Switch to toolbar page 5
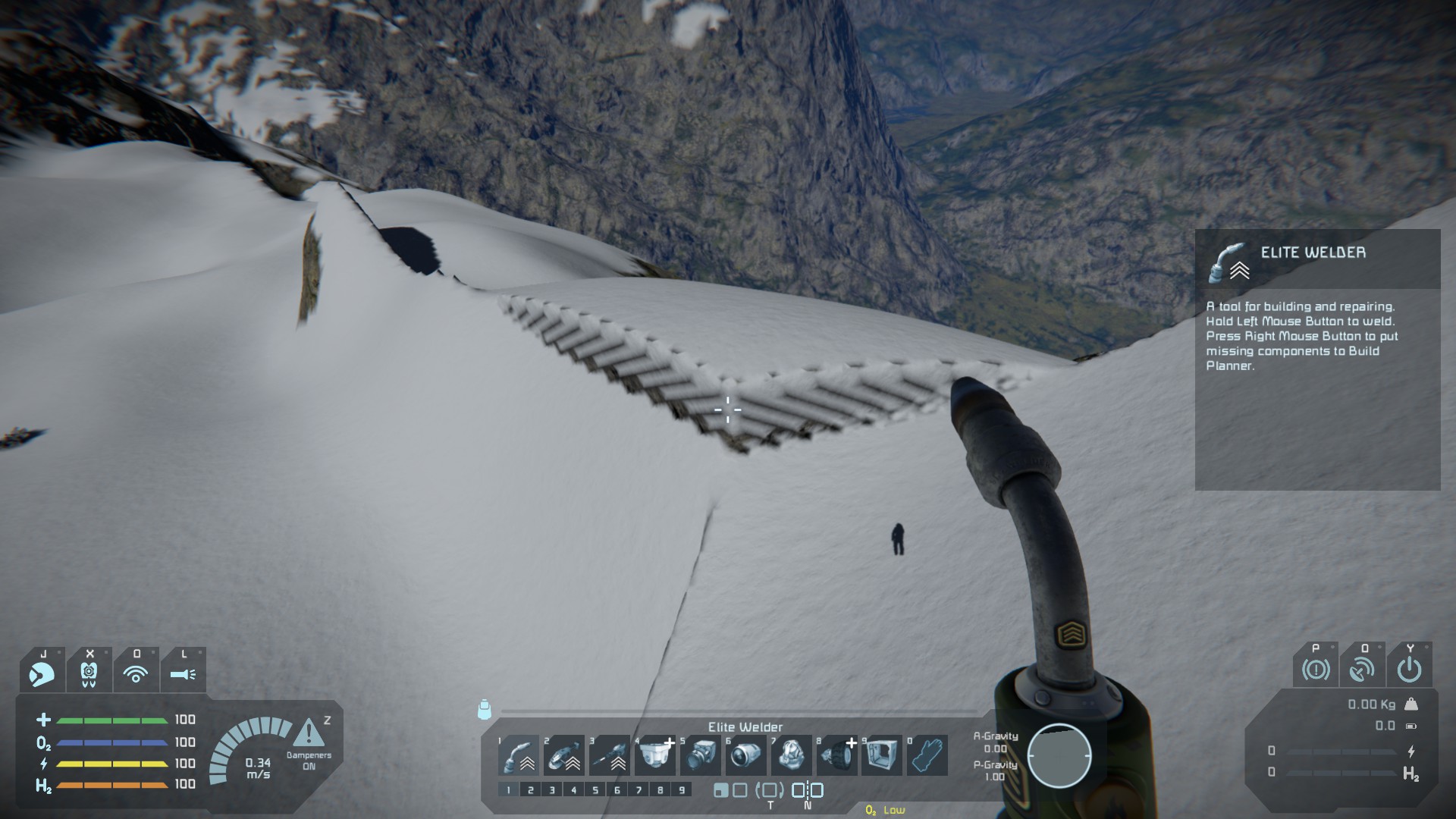 595,790
